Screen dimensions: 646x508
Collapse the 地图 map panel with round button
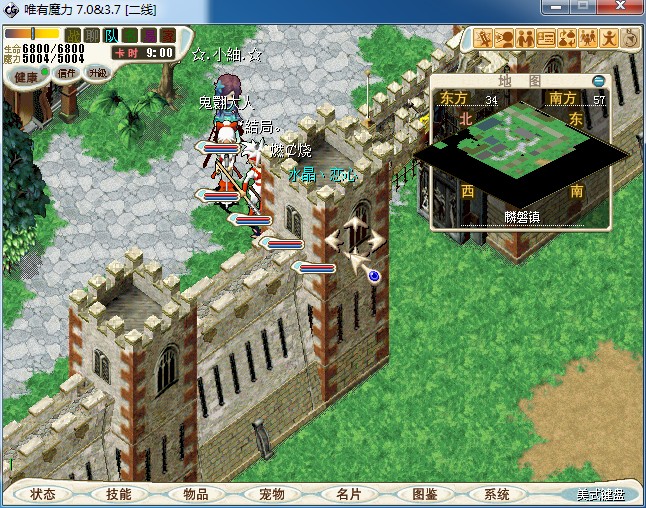[x=598, y=81]
